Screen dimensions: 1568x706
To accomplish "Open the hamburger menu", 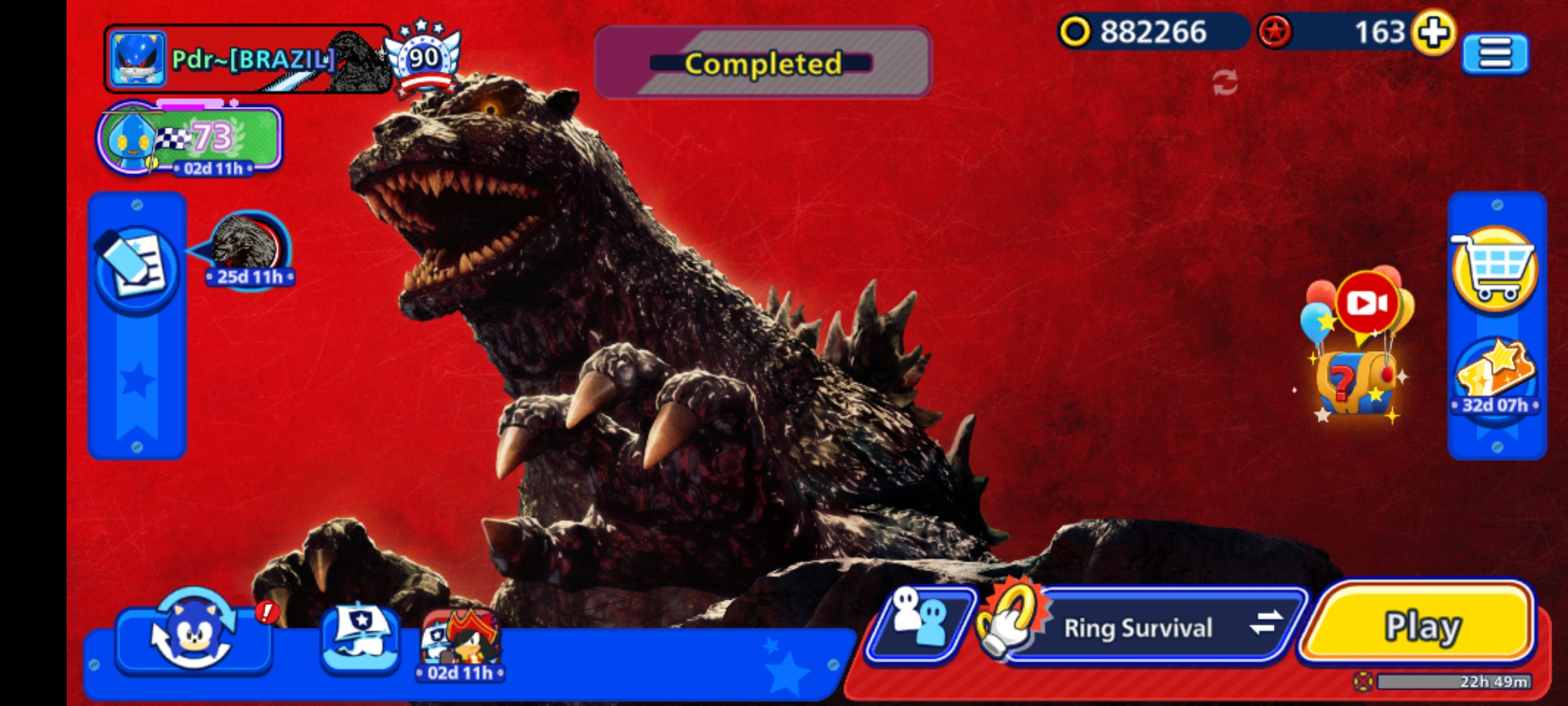I will [1495, 54].
